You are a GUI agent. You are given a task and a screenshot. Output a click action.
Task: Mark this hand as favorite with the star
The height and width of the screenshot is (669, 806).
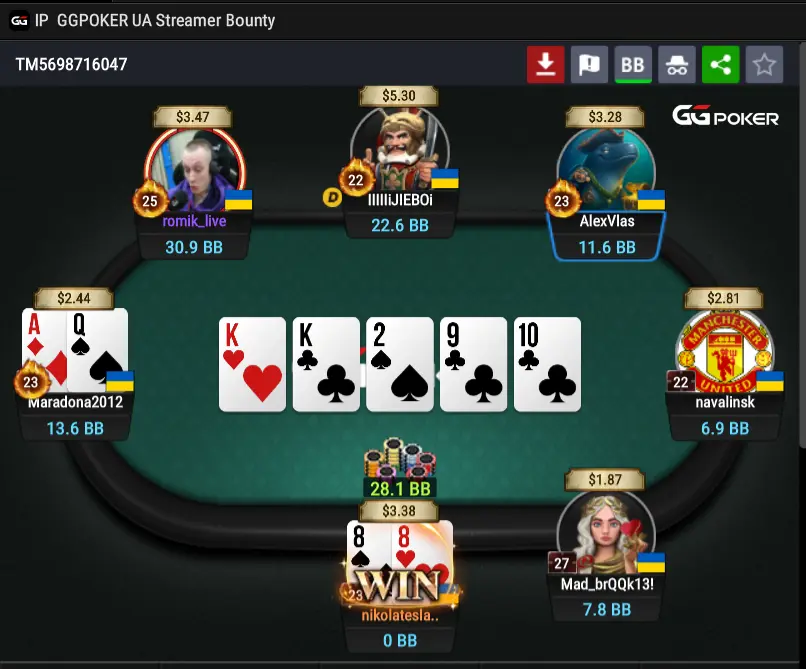[765, 65]
